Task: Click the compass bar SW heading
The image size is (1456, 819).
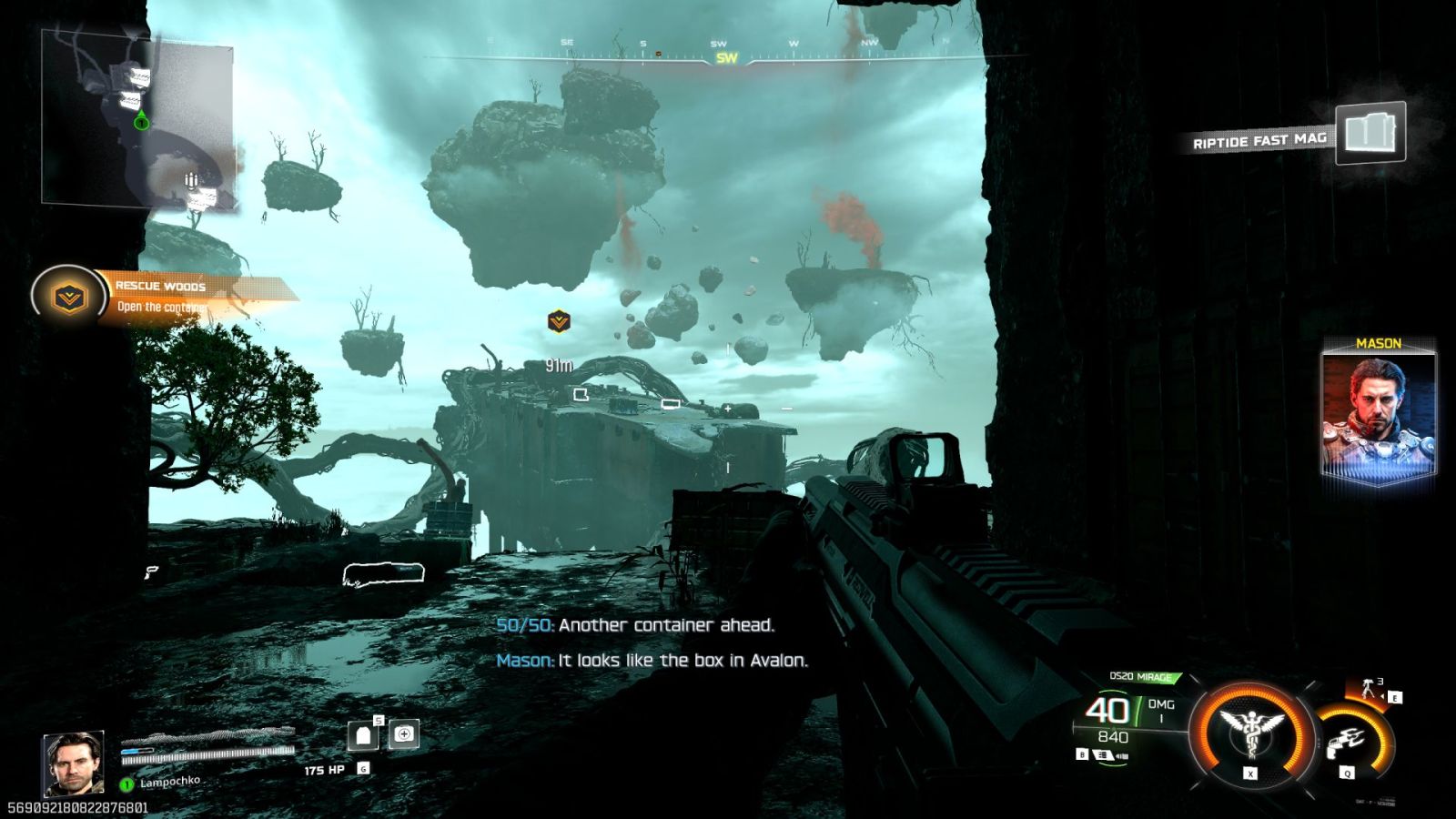Action: (x=726, y=58)
